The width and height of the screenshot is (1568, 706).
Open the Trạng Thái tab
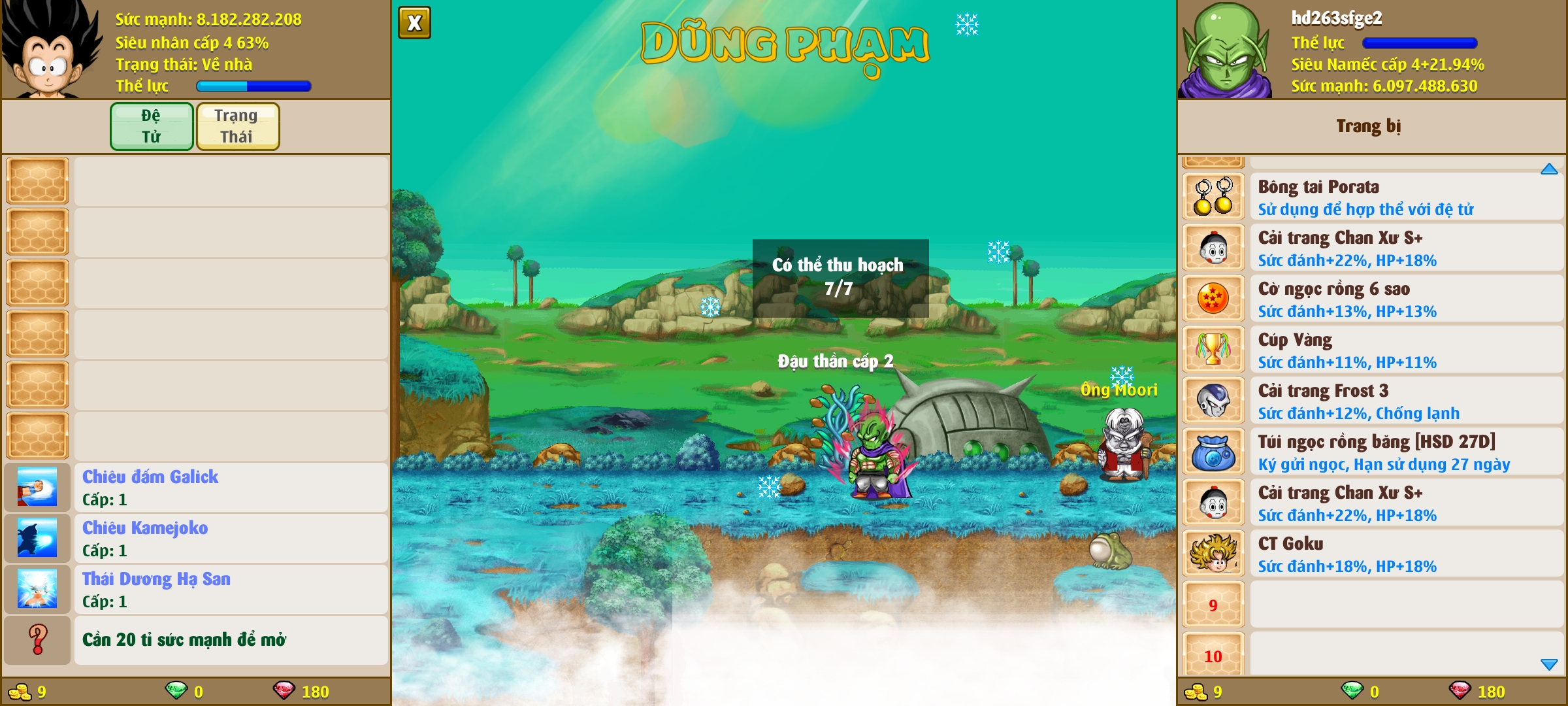click(x=237, y=126)
